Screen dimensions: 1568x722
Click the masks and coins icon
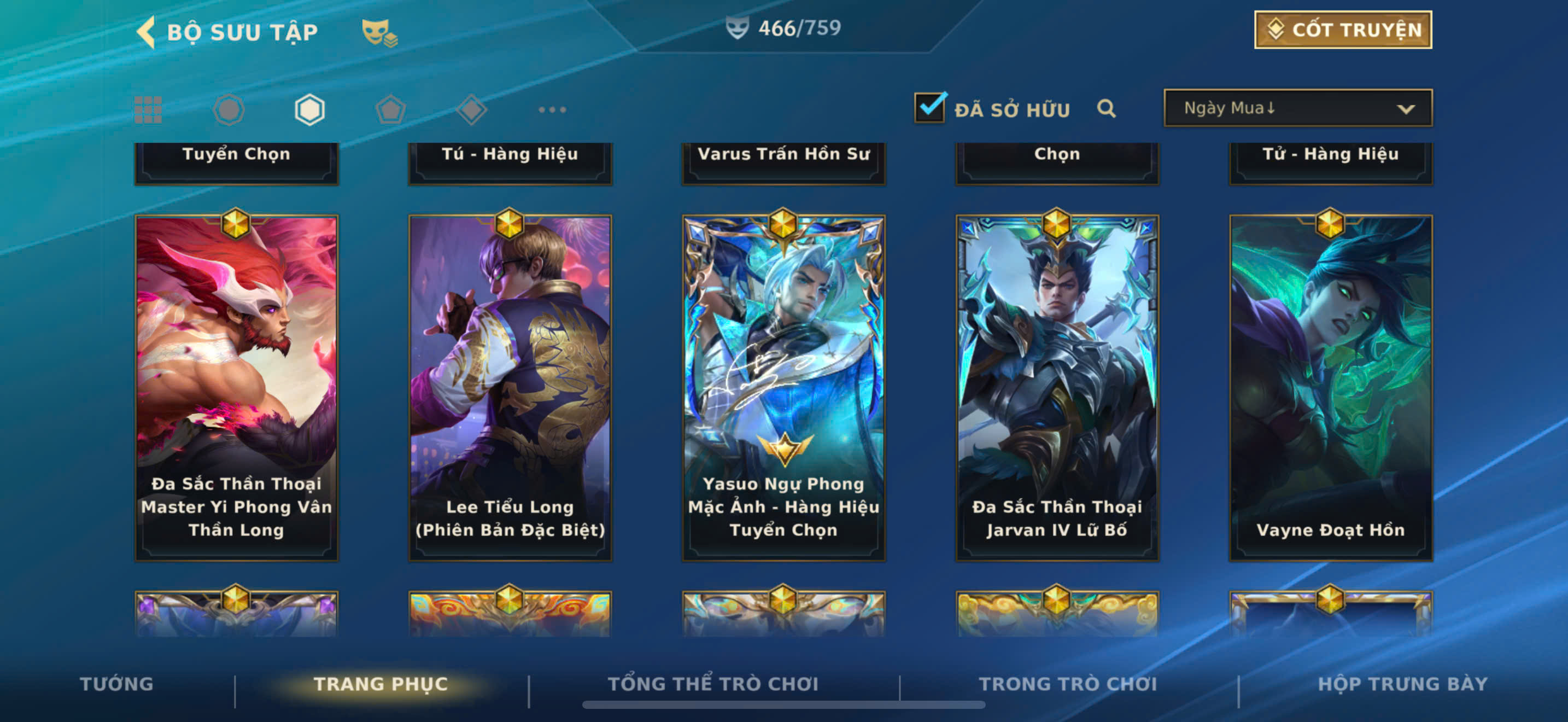tap(379, 32)
